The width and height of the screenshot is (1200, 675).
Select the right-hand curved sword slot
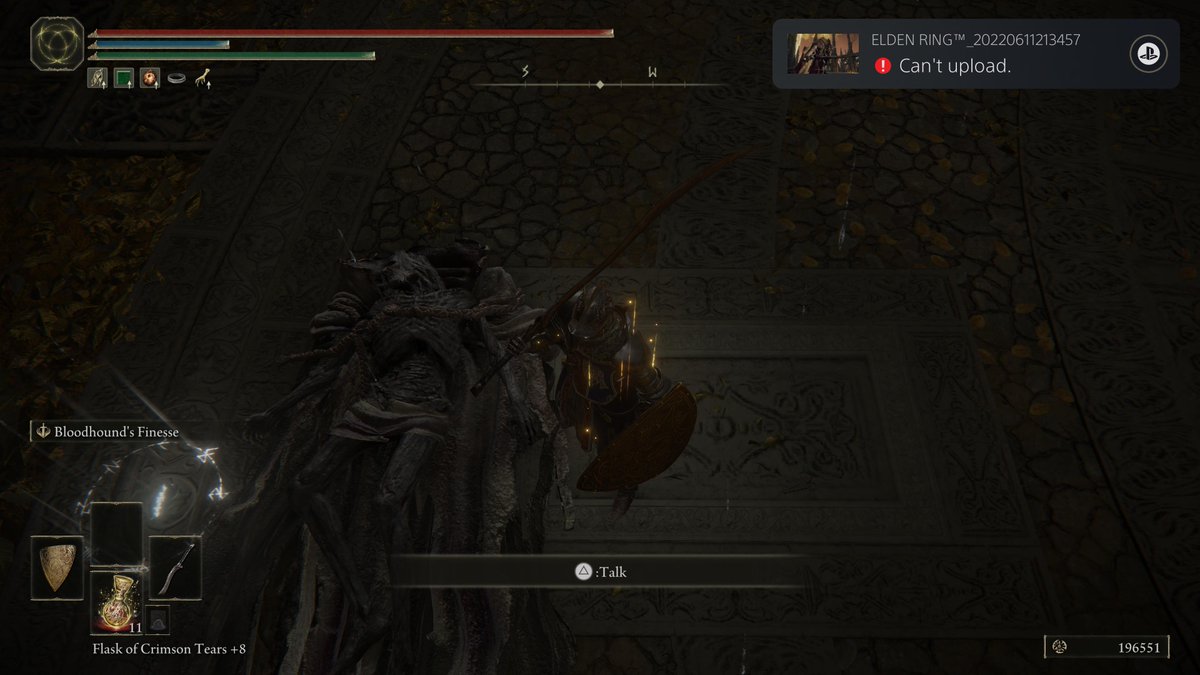tap(175, 567)
